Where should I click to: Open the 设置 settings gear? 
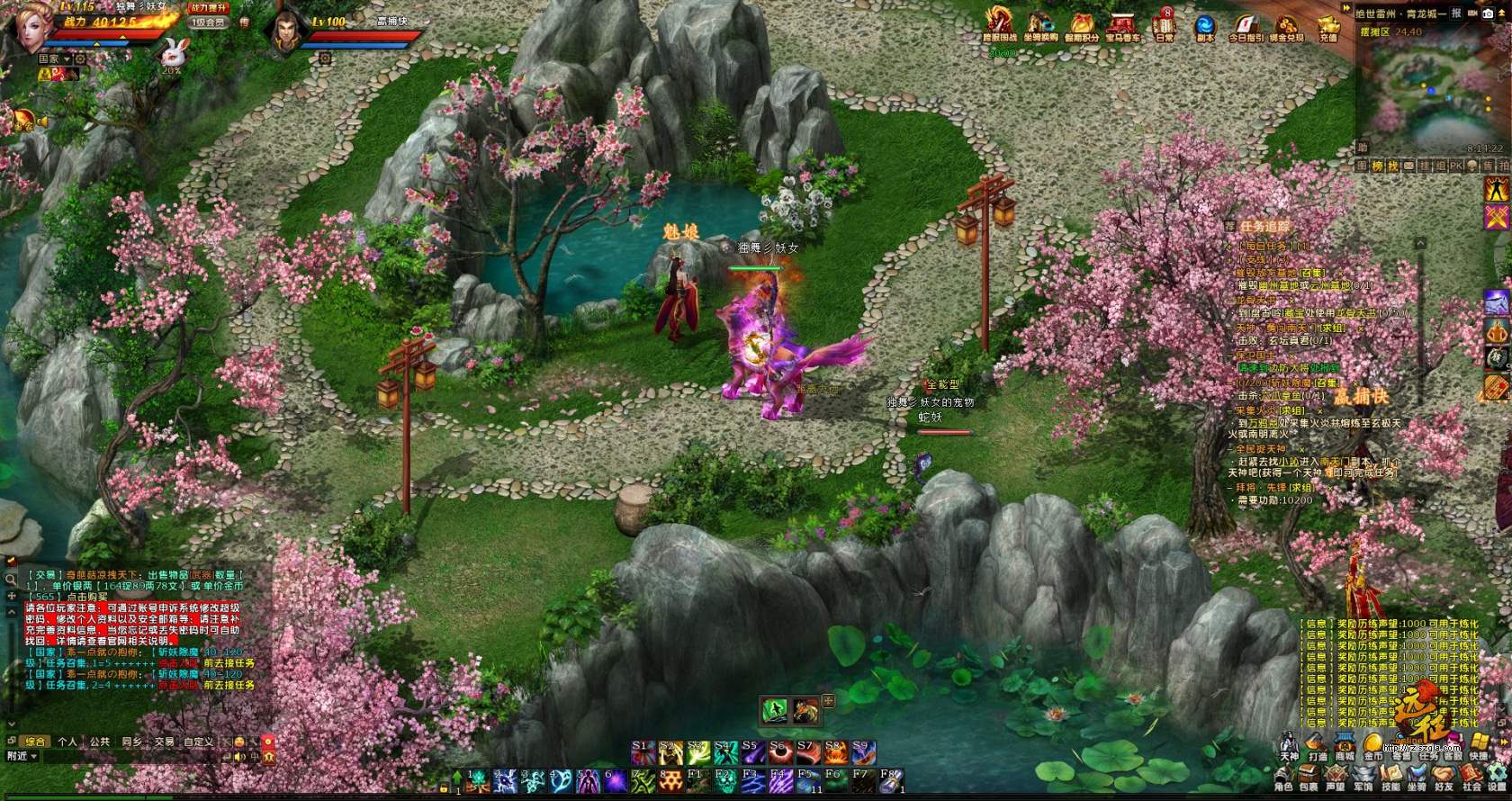[1497, 778]
